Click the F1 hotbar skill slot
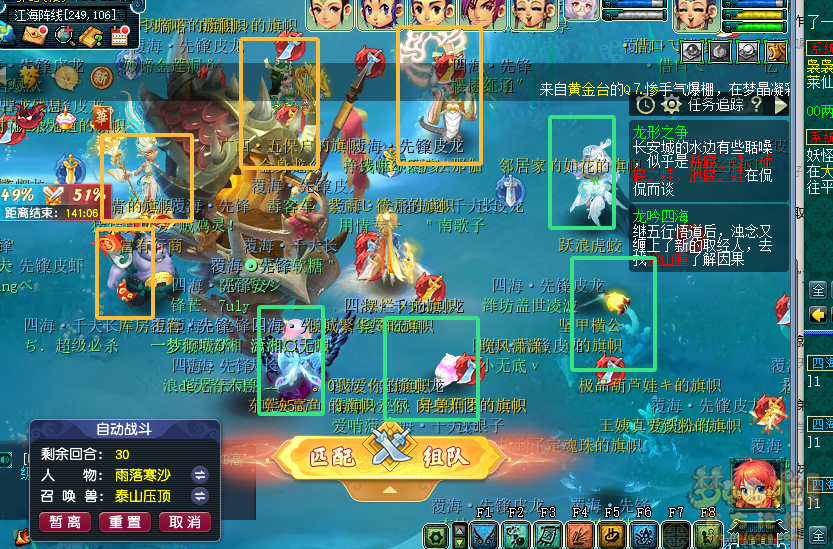The image size is (833, 549). (484, 535)
